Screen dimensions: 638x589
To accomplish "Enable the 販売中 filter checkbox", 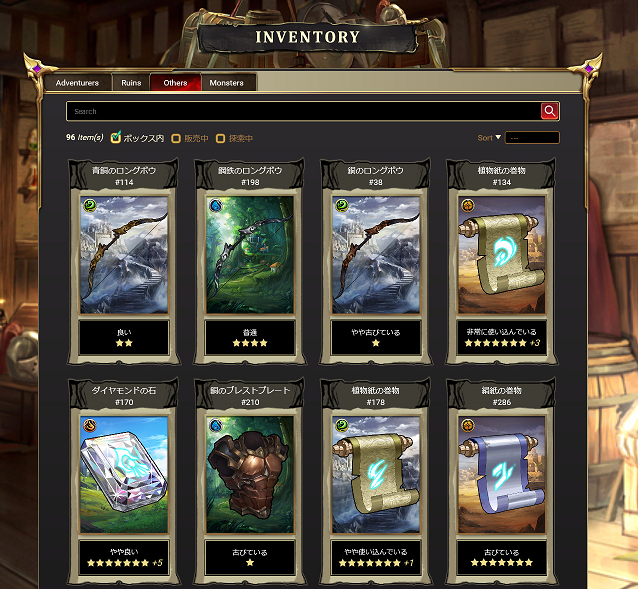I will 177,138.
